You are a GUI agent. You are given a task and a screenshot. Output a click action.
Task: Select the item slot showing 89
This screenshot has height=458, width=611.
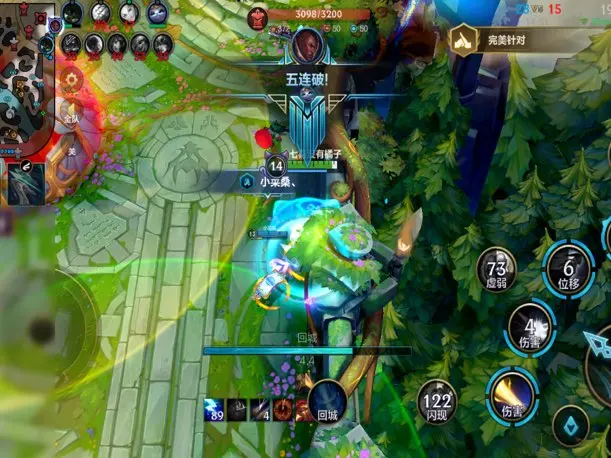pyautogui.click(x=213, y=408)
